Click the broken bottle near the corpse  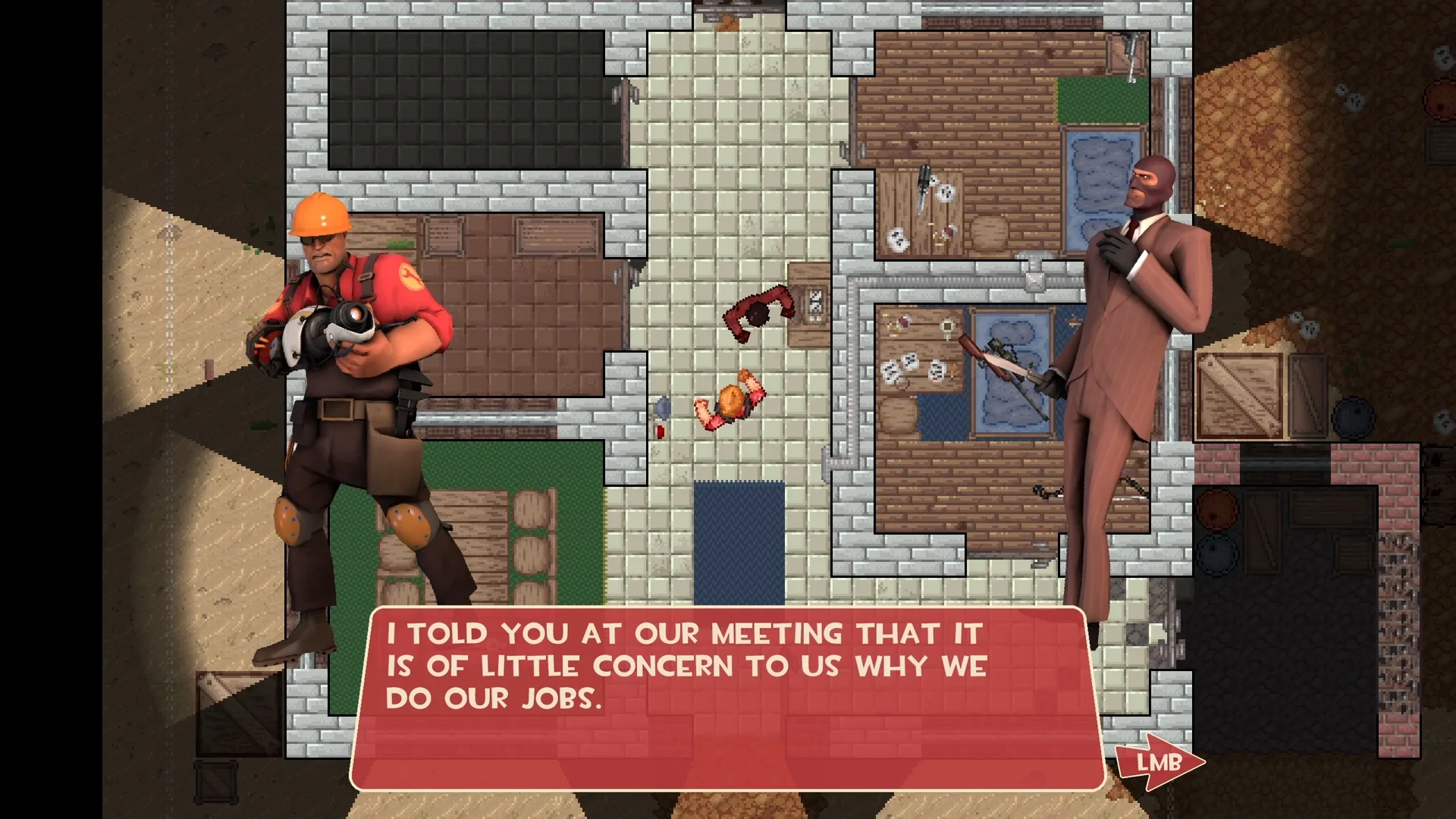(663, 407)
